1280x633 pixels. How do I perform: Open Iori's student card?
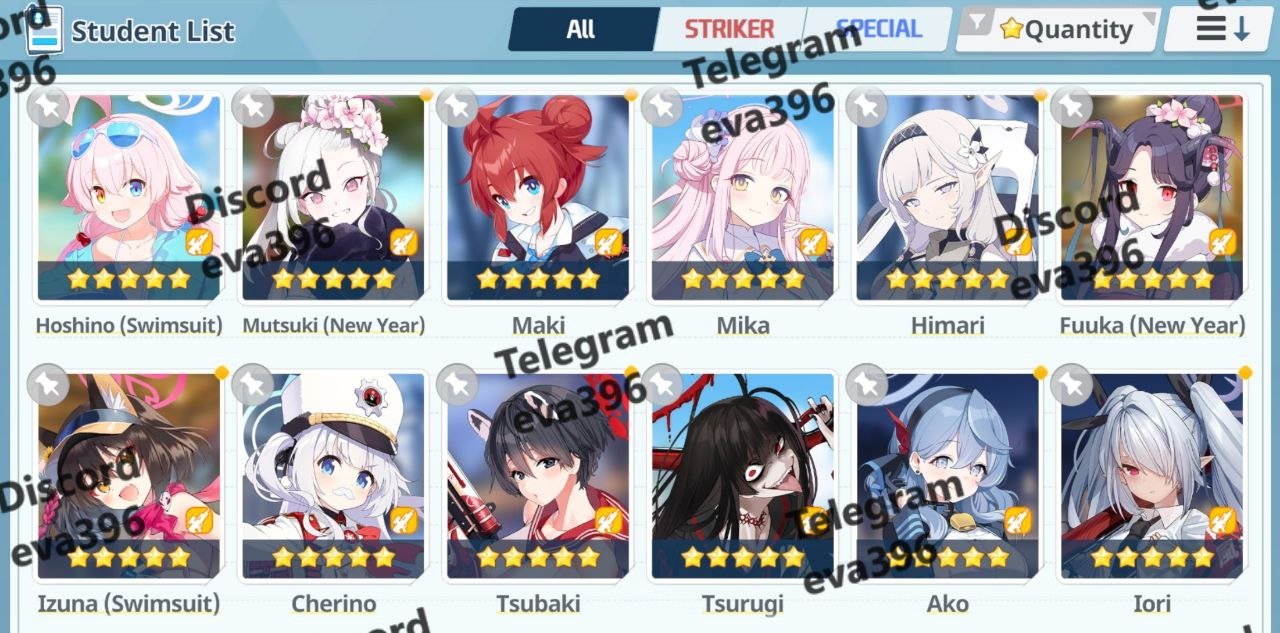click(x=1152, y=477)
